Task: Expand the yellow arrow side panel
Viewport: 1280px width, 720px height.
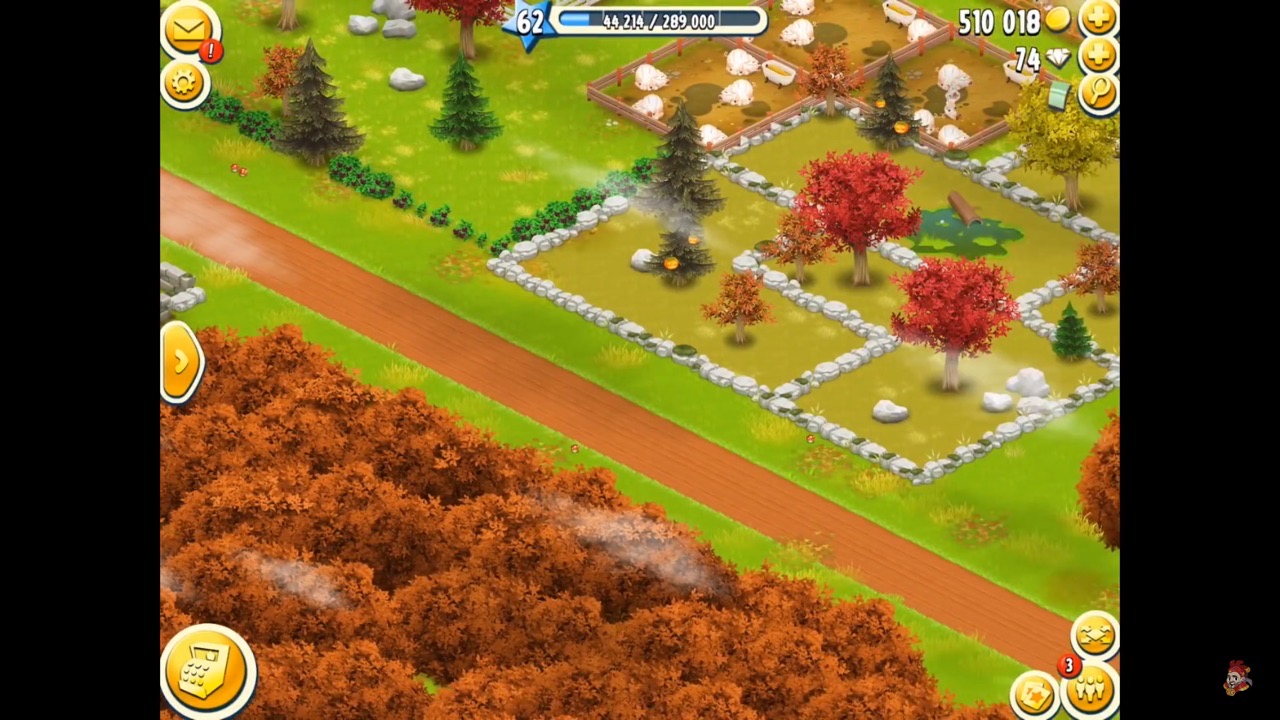Action: click(x=180, y=361)
